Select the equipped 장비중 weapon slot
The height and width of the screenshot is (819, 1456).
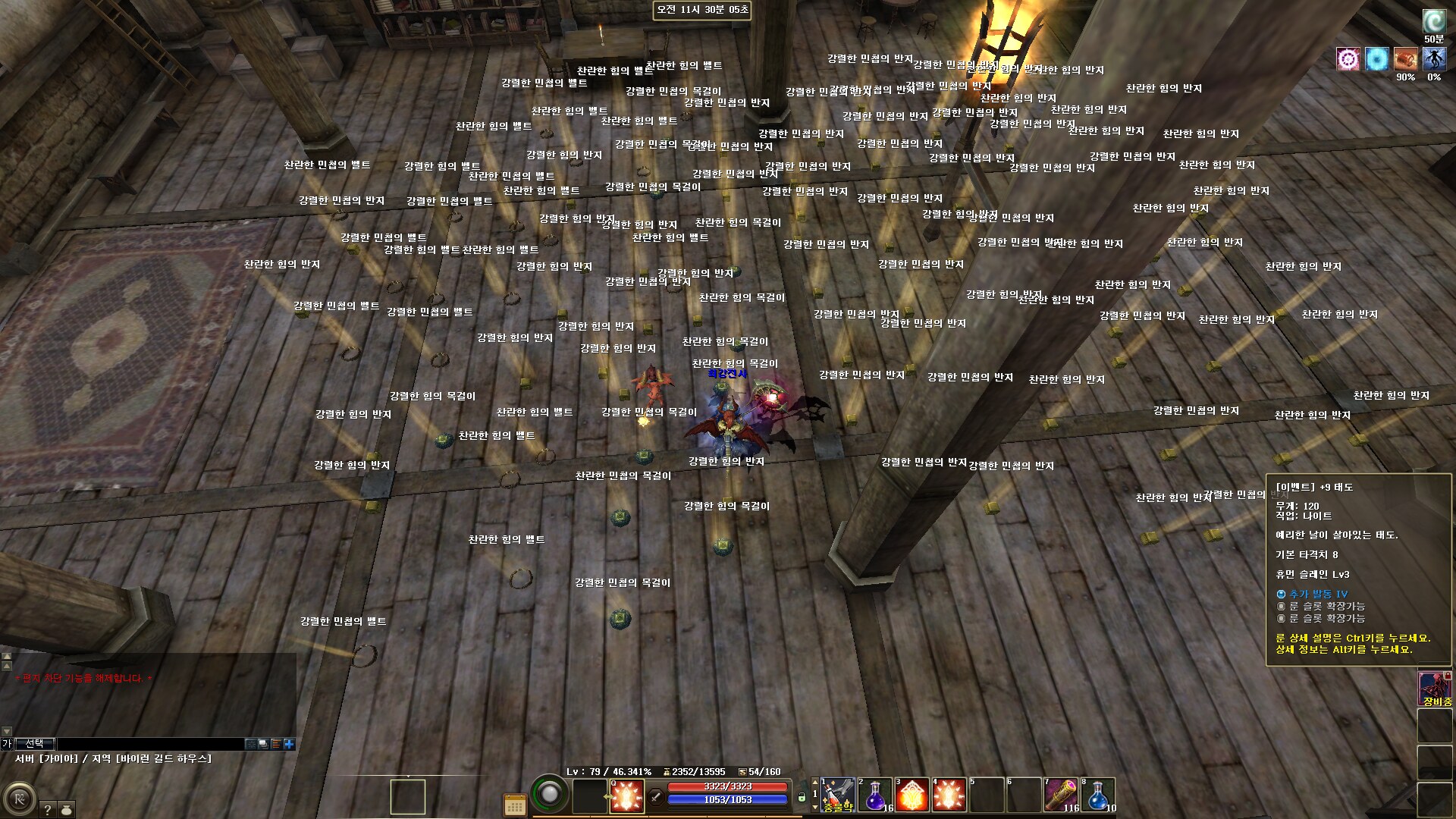[x=1436, y=688]
